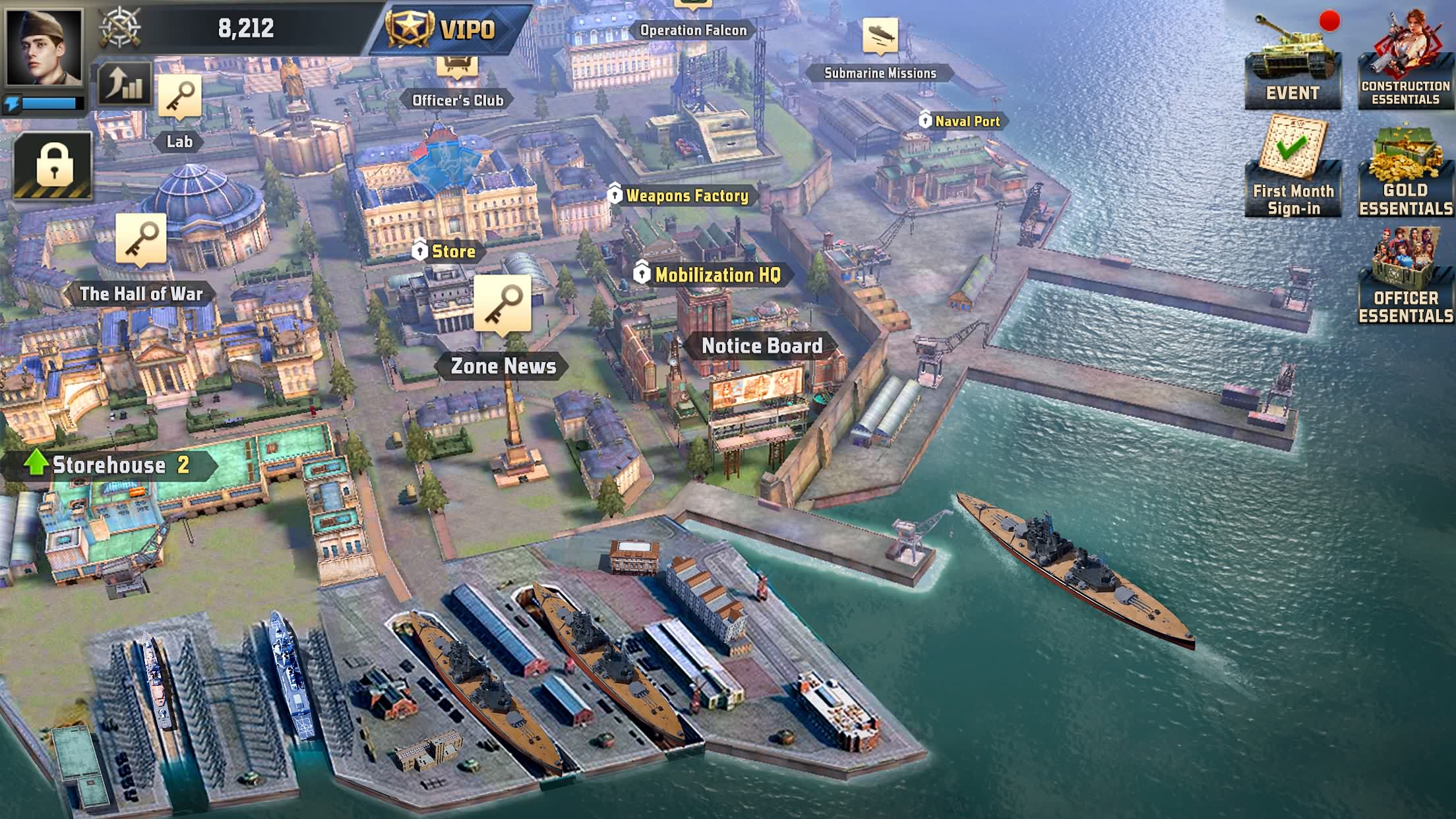Open Construction Essentials offer
1456x819 pixels.
tap(1405, 63)
